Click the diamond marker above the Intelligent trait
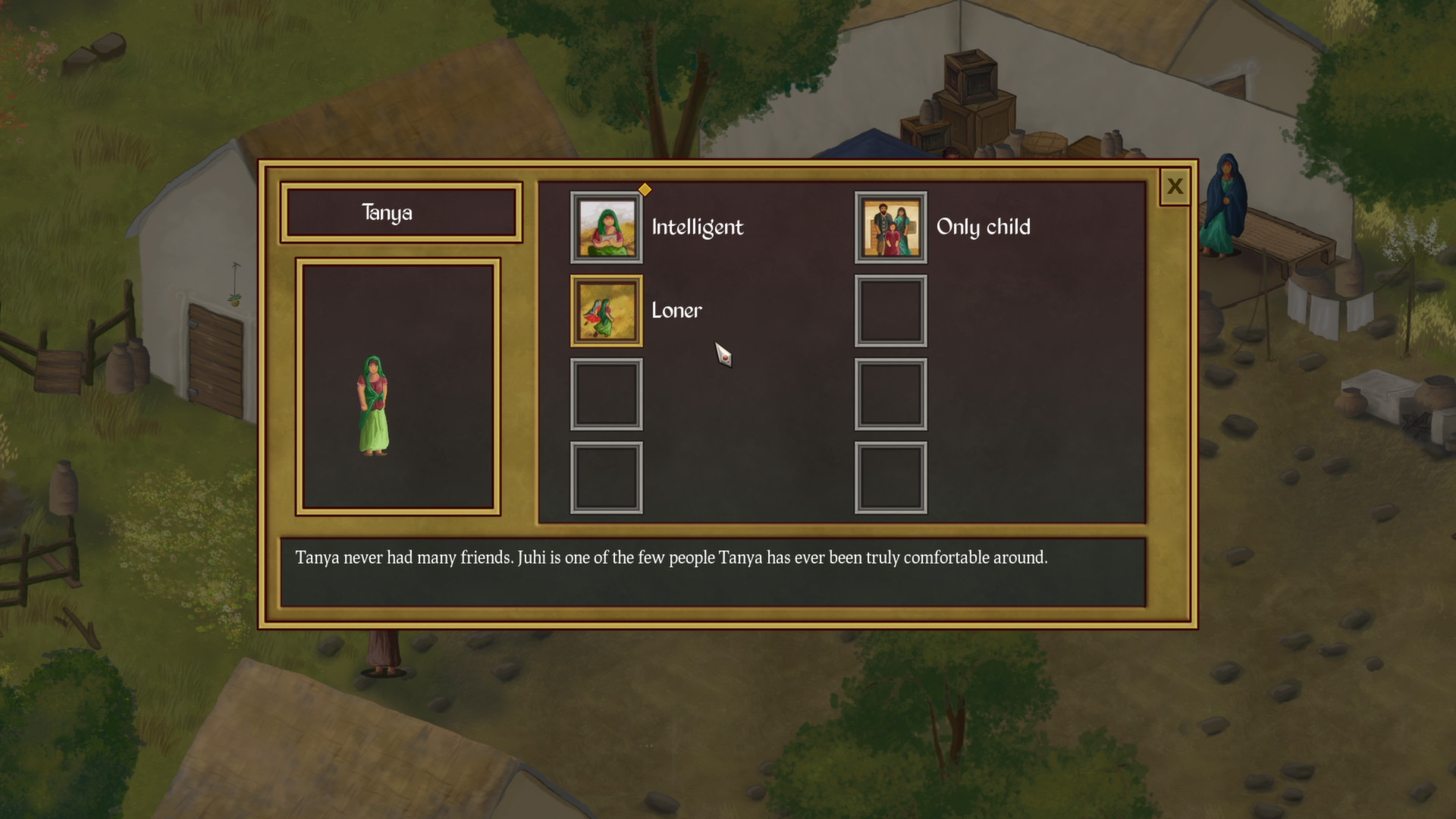Viewport: 1456px width, 819px height. (x=644, y=191)
